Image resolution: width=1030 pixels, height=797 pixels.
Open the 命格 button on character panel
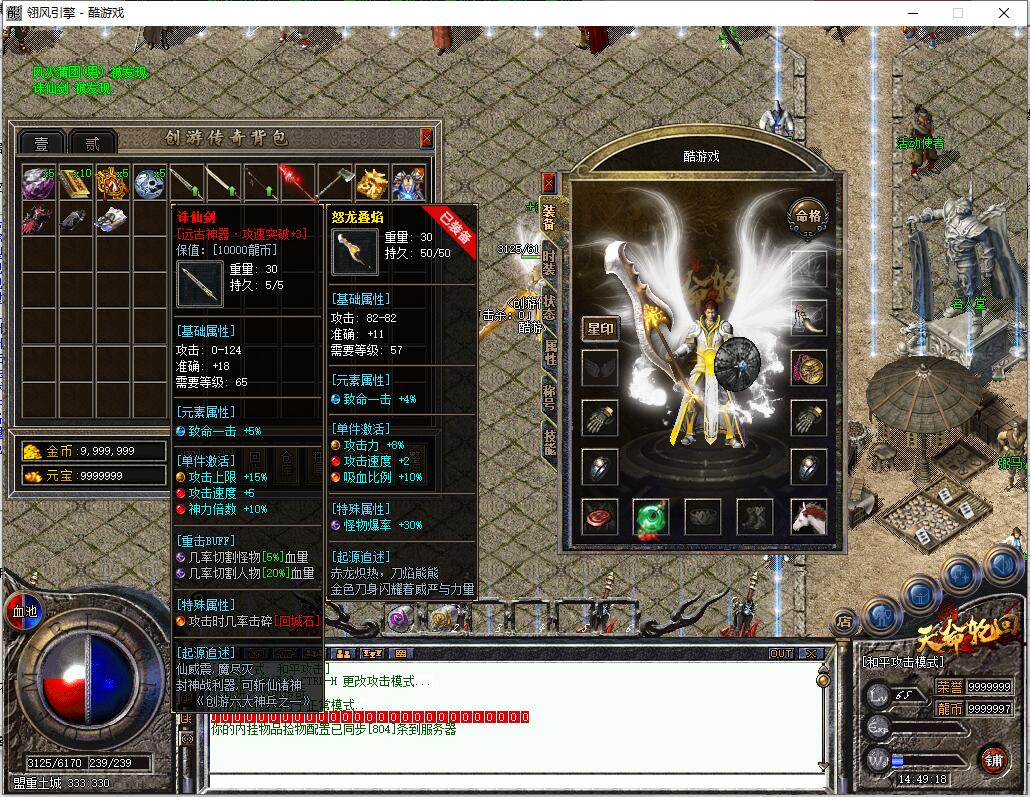tap(808, 214)
